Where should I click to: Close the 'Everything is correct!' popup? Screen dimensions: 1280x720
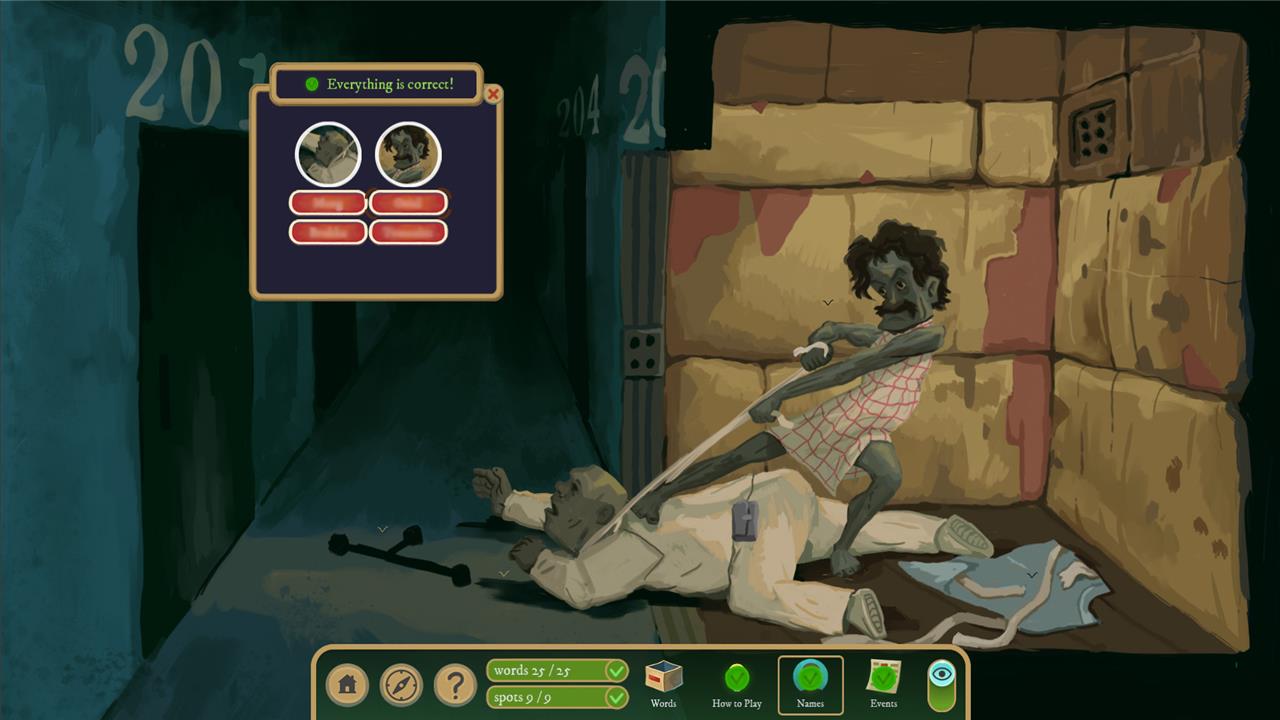493,95
